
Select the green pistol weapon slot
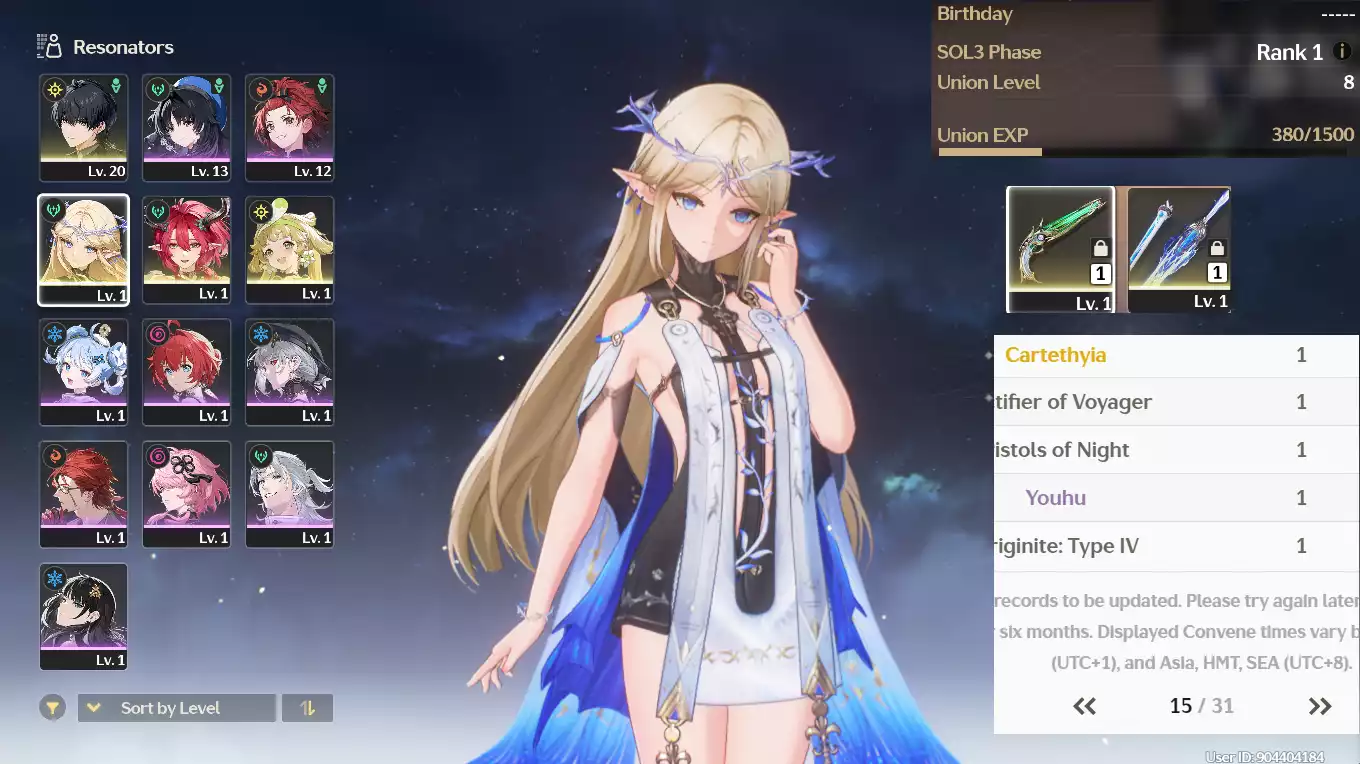(x=1060, y=249)
